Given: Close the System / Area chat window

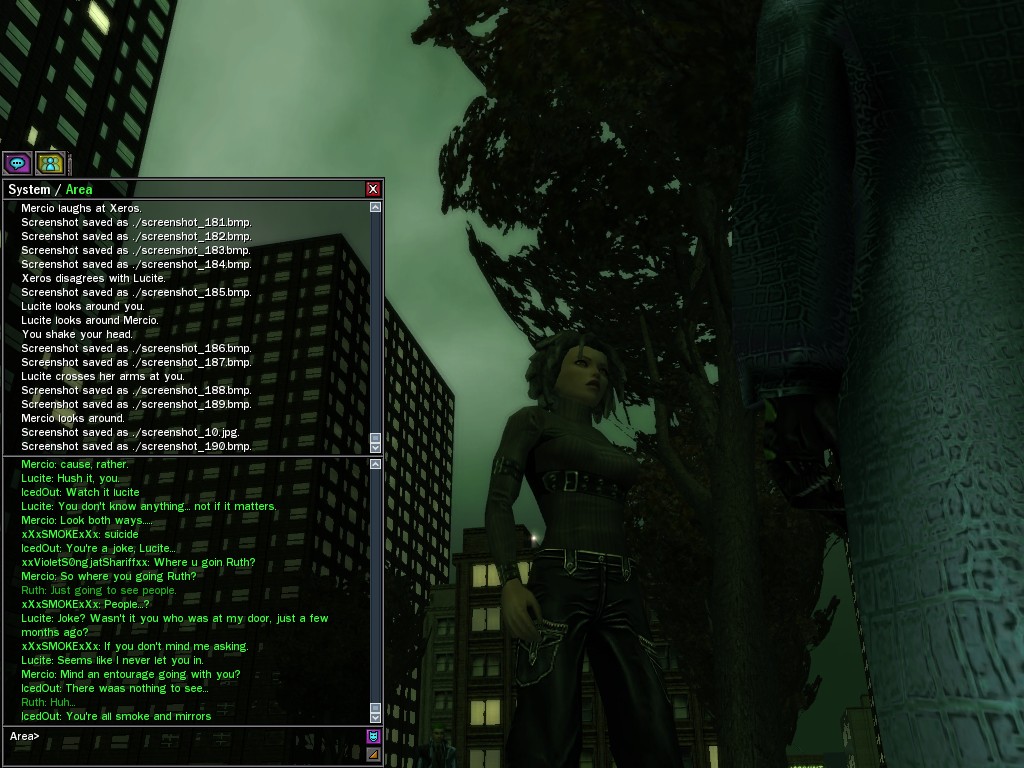Looking at the screenshot, I should tap(373, 189).
